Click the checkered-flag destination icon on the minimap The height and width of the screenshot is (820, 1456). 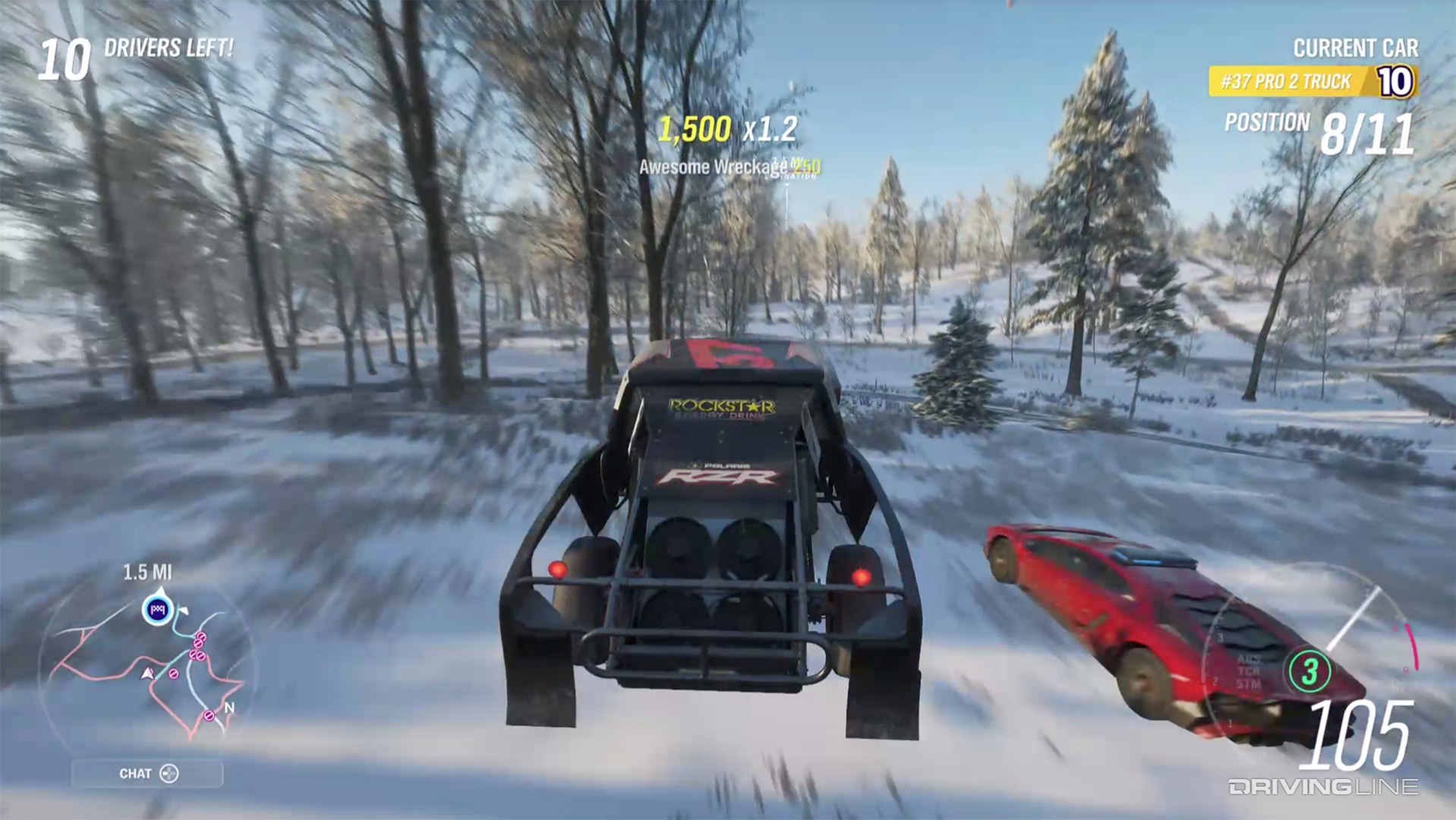click(x=157, y=609)
